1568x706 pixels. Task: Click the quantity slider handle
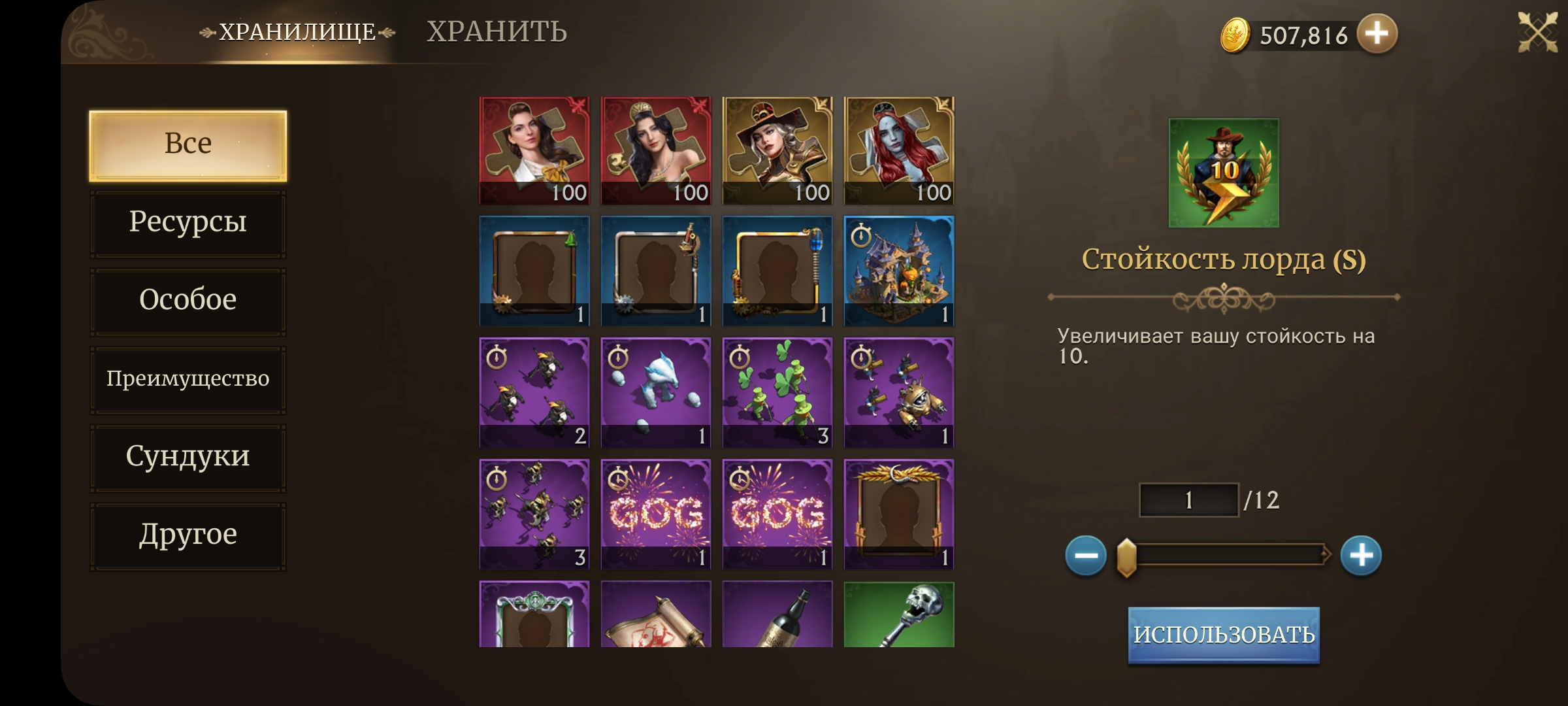coord(1127,557)
